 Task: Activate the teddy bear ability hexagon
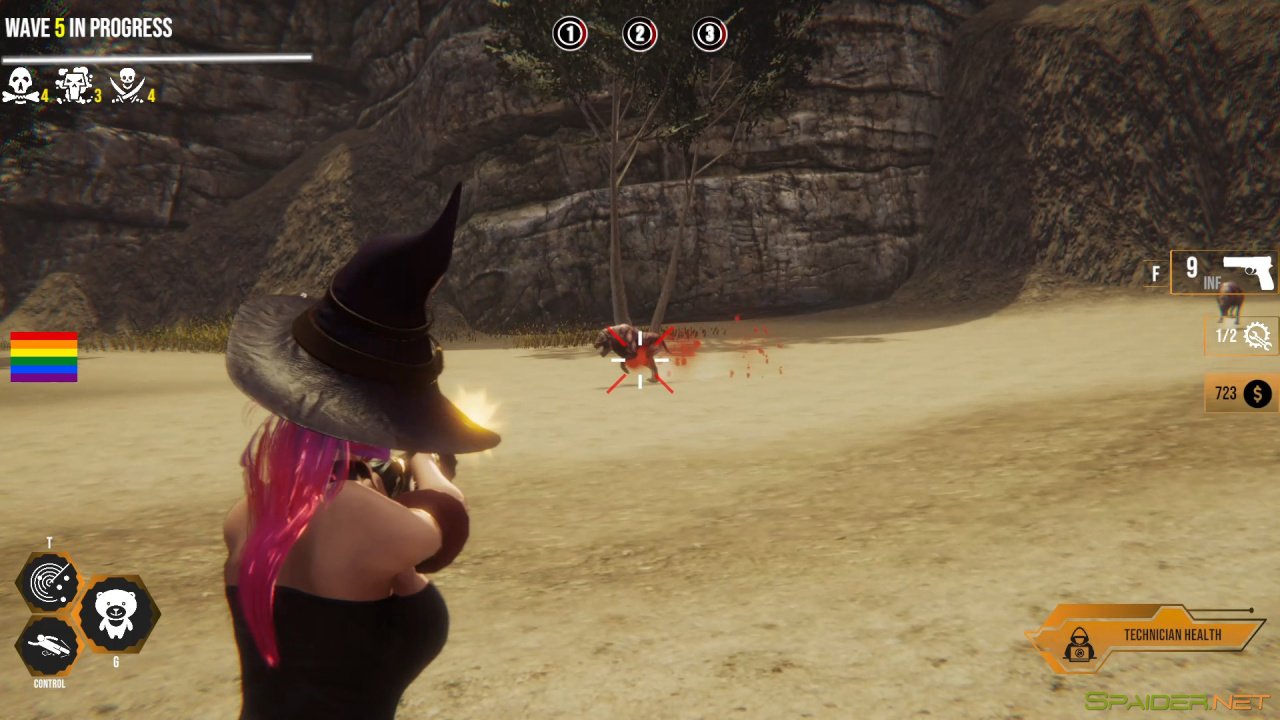pos(118,614)
